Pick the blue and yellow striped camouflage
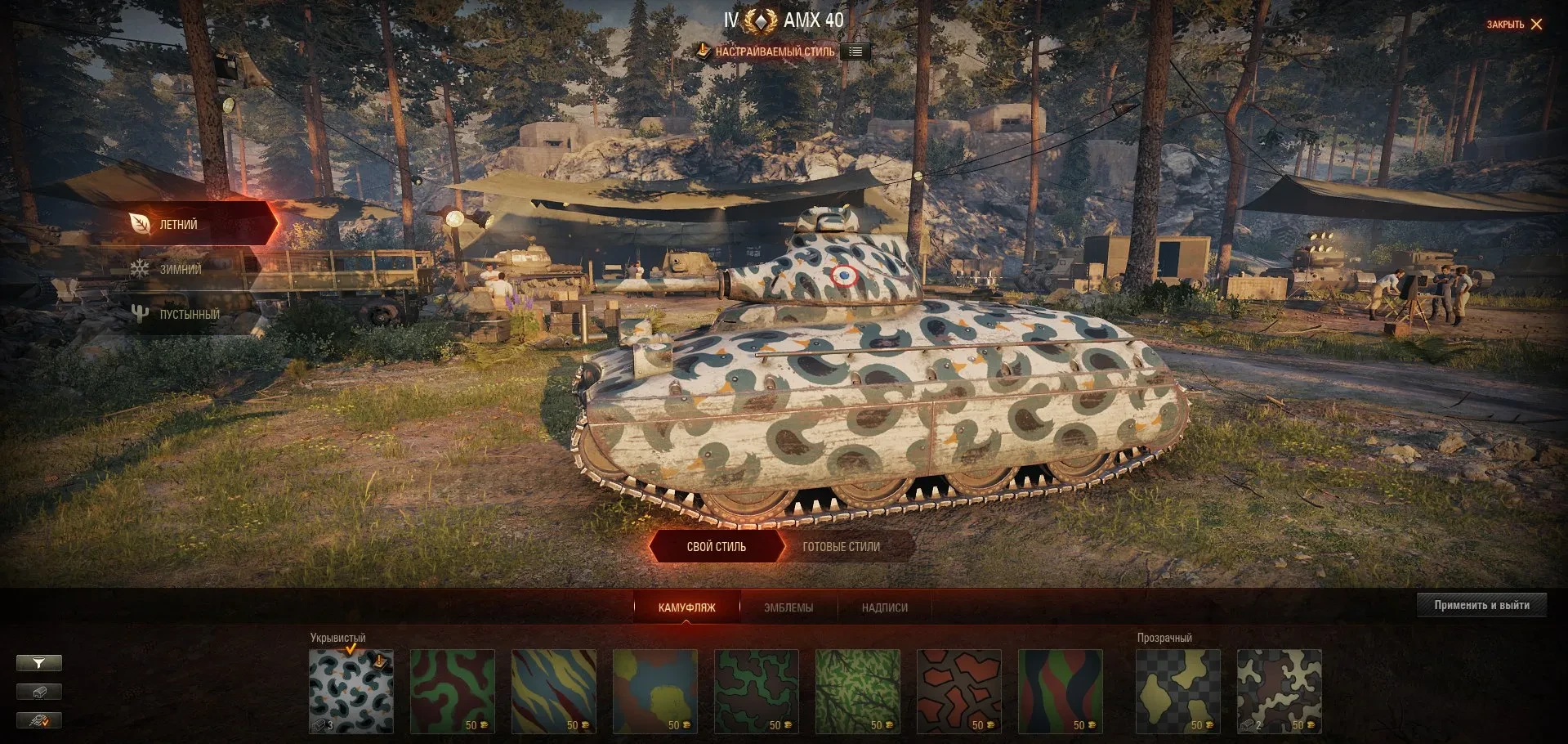Image resolution: width=1568 pixels, height=744 pixels. [553, 691]
